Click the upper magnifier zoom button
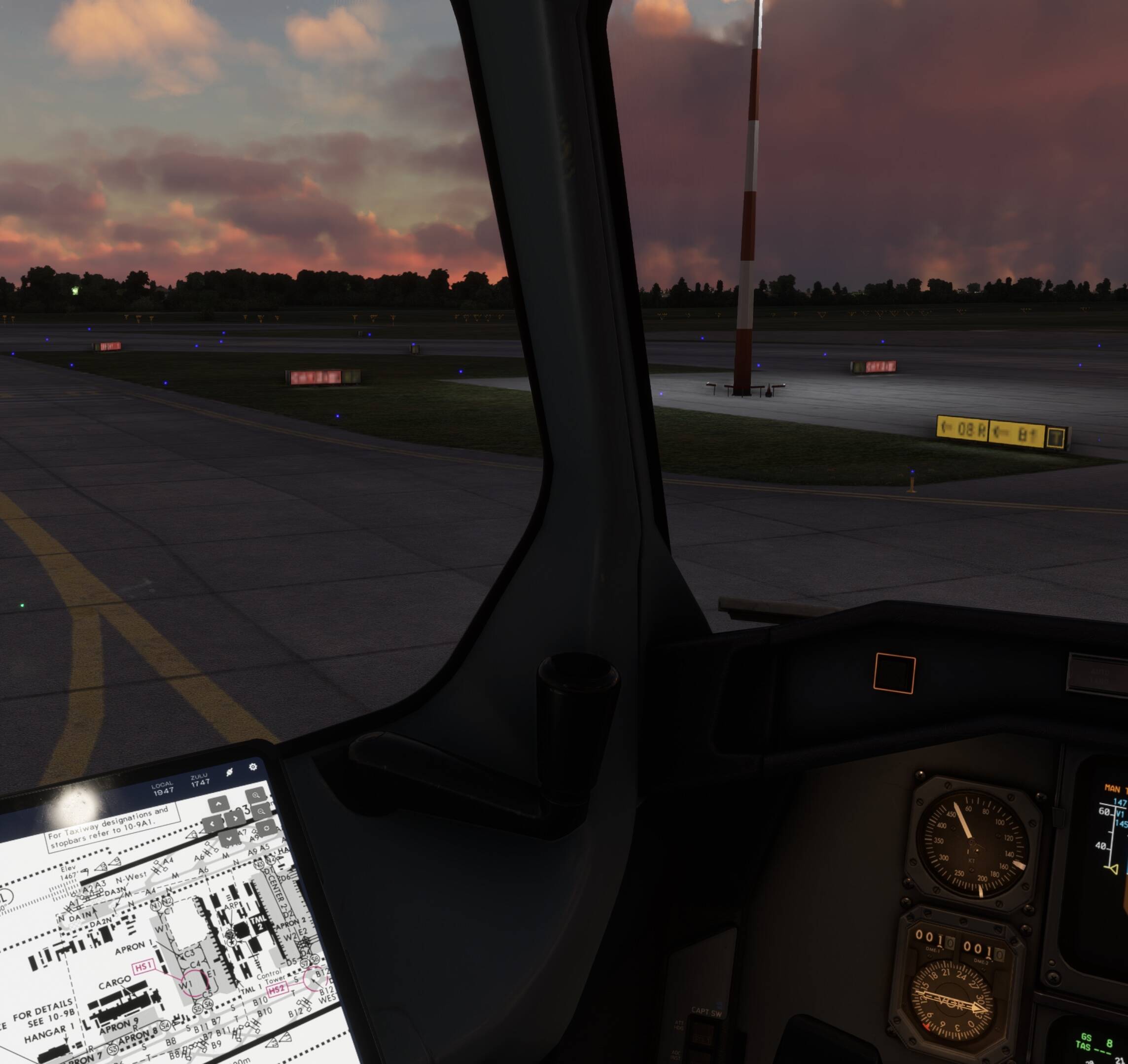The height and width of the screenshot is (1064, 1128). (256, 795)
